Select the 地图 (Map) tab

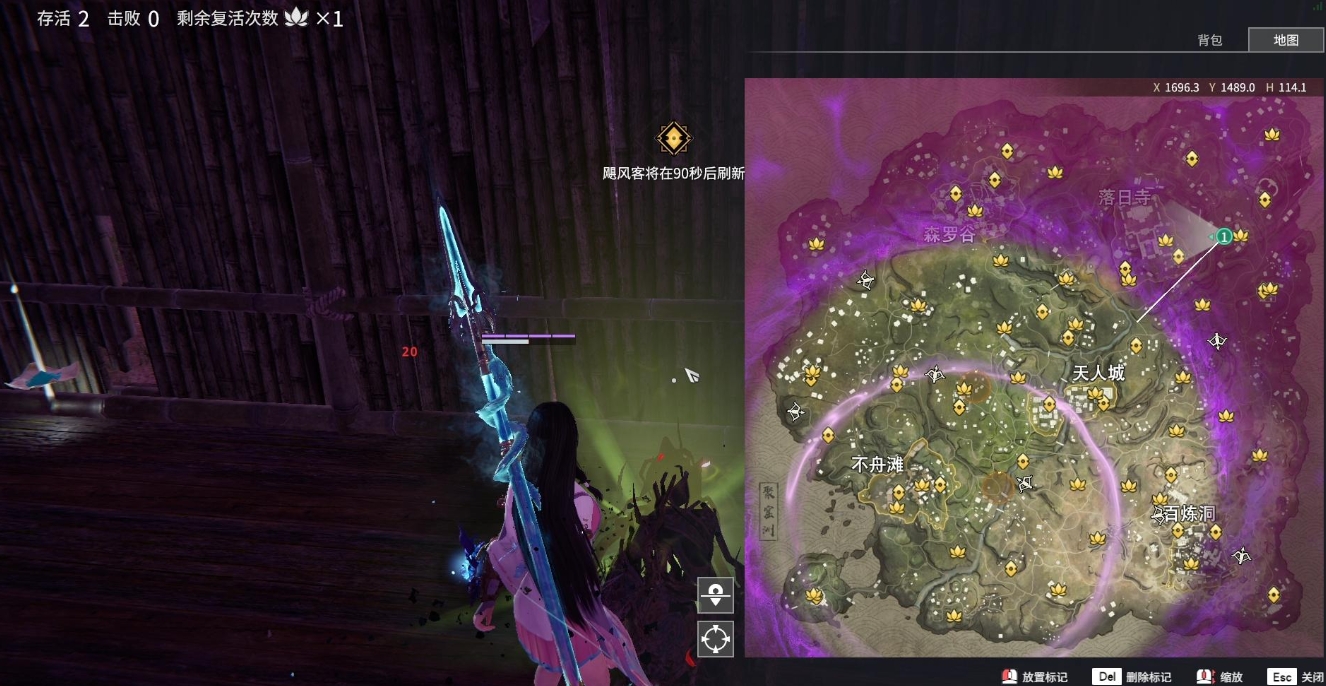(1286, 40)
